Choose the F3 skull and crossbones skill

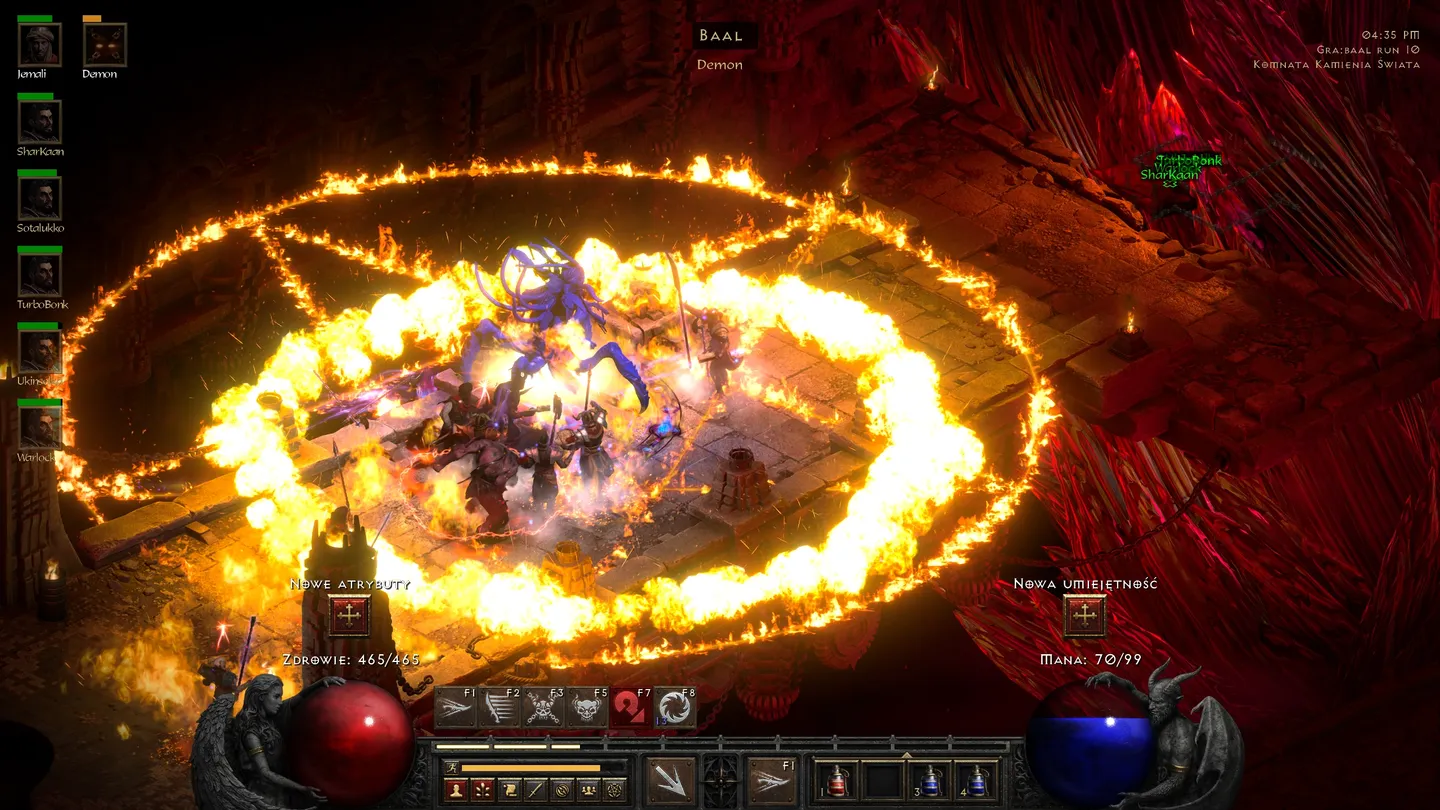(x=543, y=709)
